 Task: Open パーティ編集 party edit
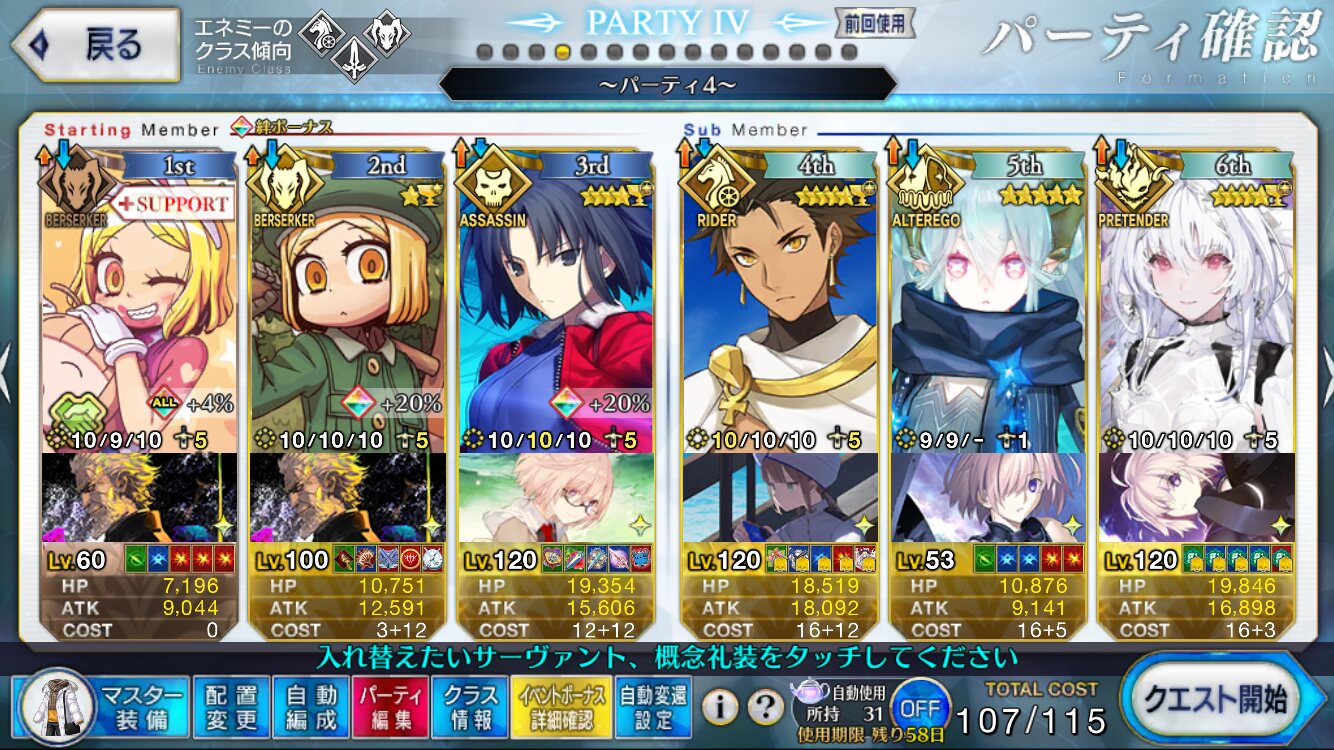click(391, 707)
